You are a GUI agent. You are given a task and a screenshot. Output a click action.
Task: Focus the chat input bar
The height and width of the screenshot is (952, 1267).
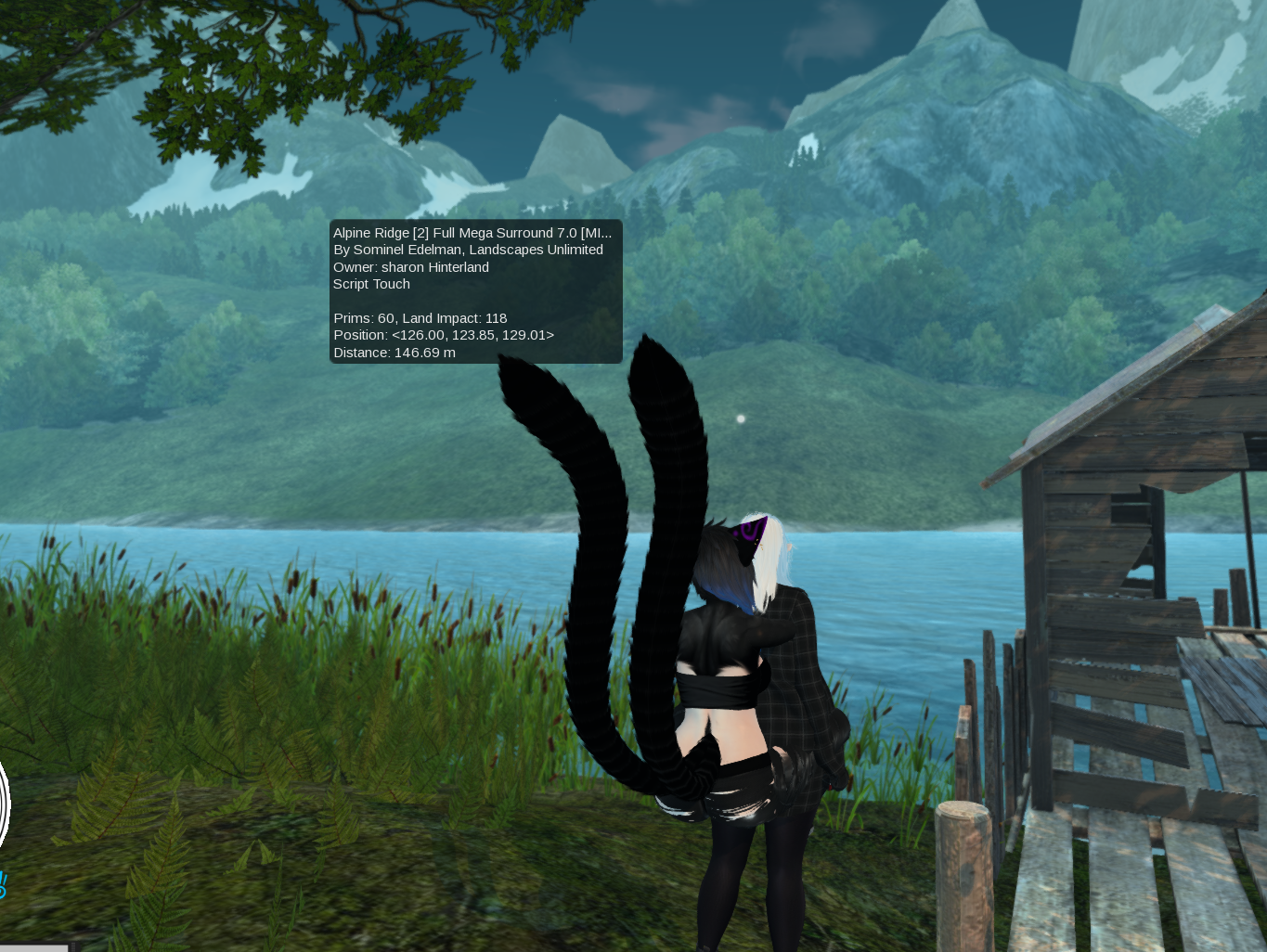[33, 947]
